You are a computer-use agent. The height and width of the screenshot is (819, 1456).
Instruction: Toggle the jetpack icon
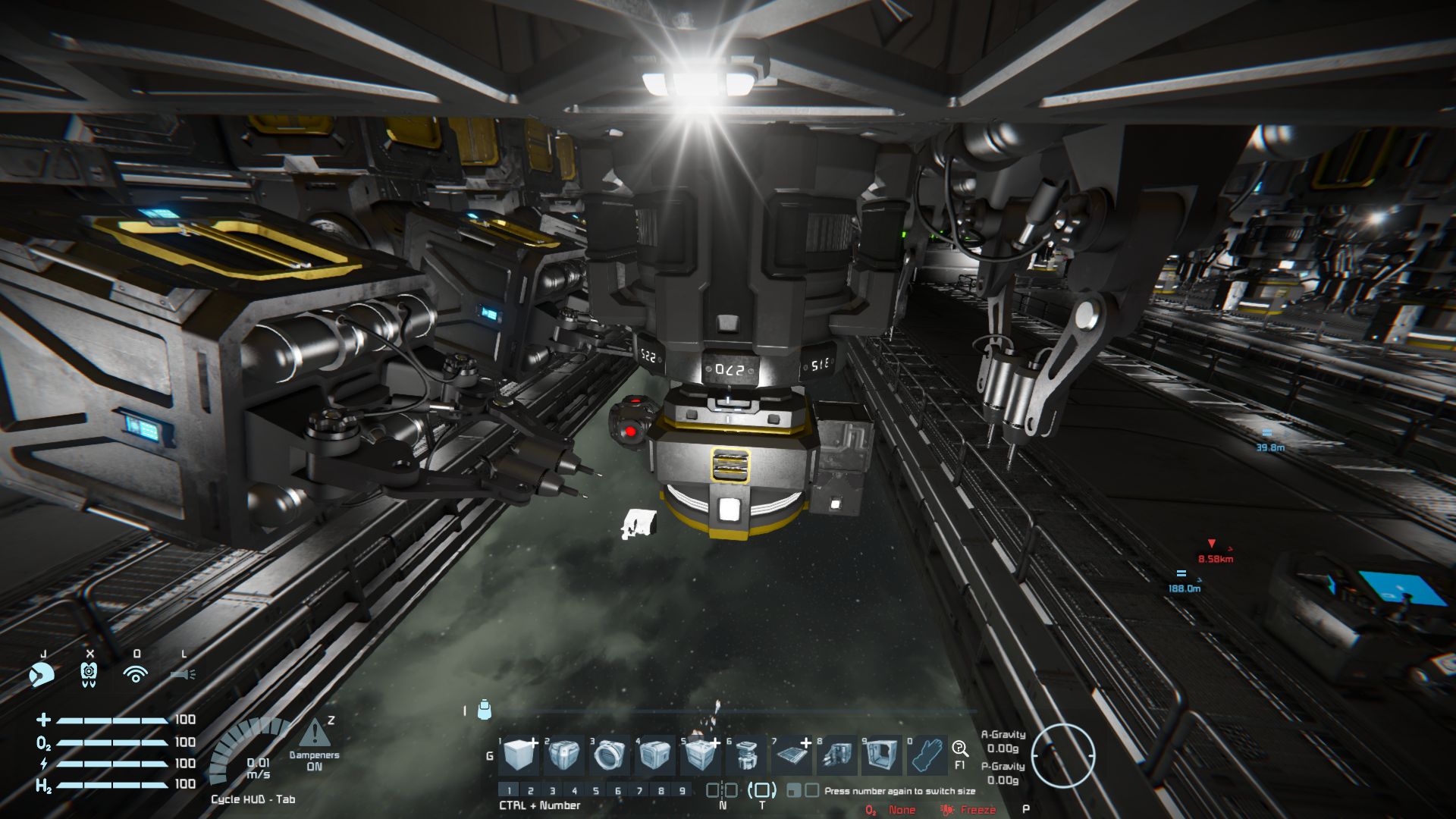89,673
